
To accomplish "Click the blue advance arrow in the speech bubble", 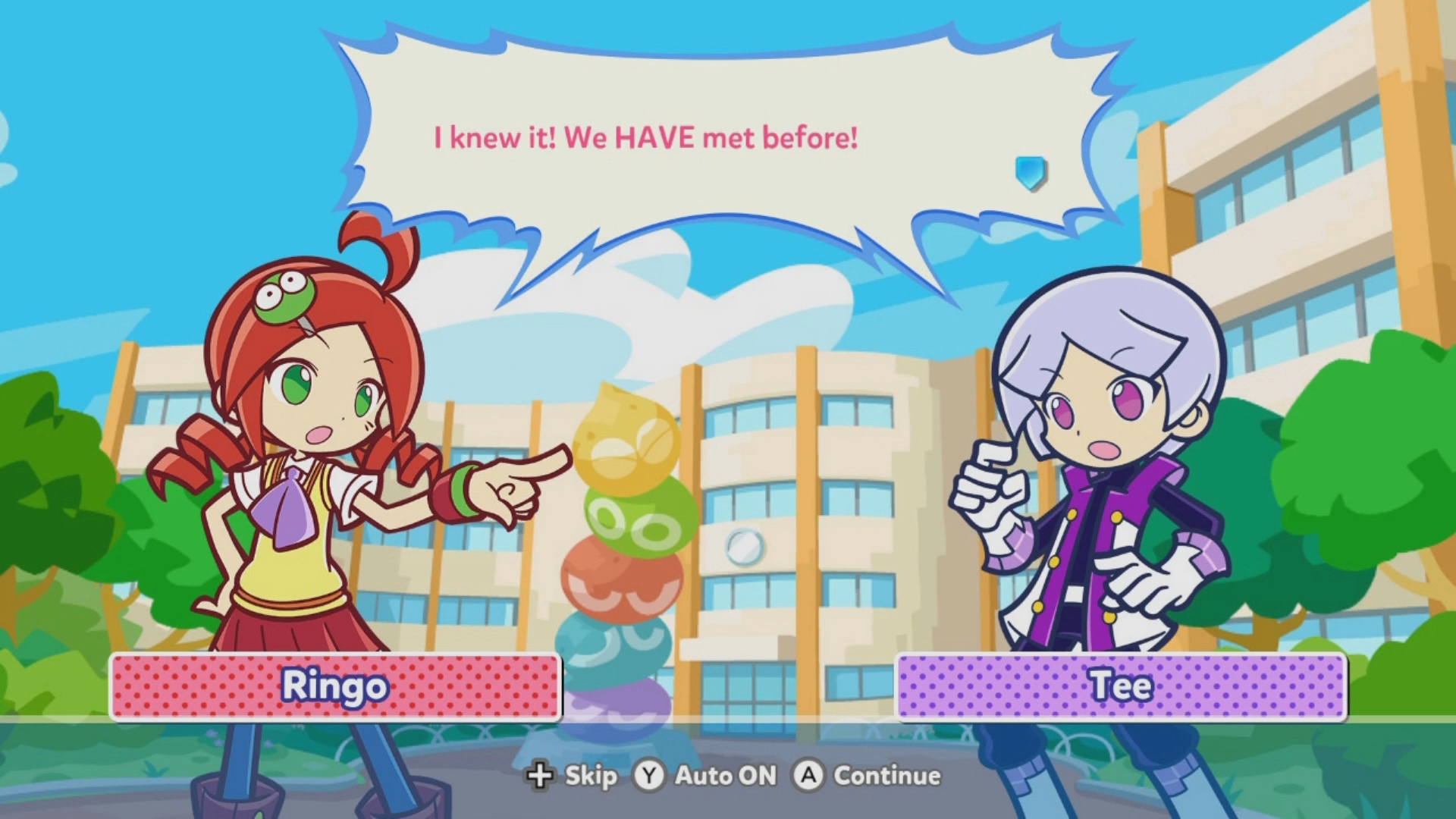I will pyautogui.click(x=1031, y=172).
